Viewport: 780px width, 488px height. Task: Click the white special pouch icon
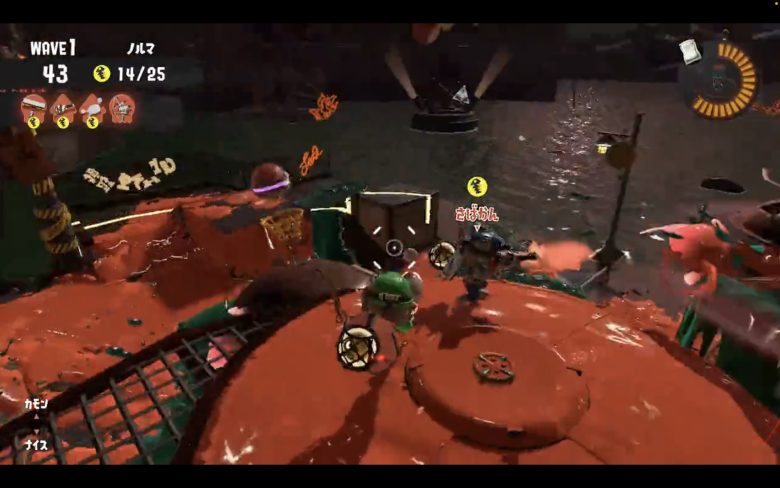[689, 50]
